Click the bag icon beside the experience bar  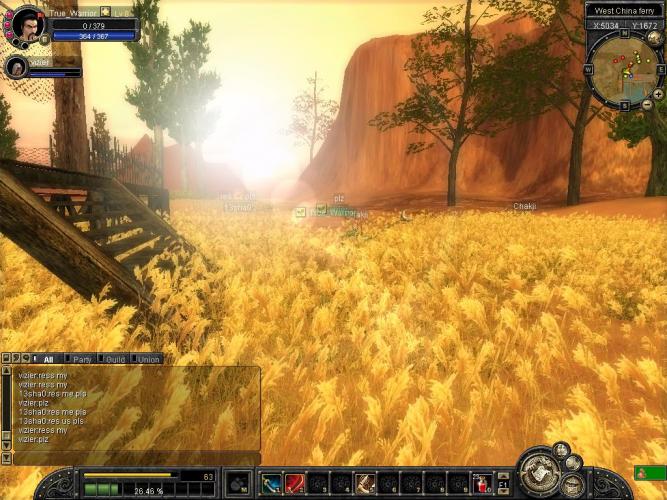237,484
